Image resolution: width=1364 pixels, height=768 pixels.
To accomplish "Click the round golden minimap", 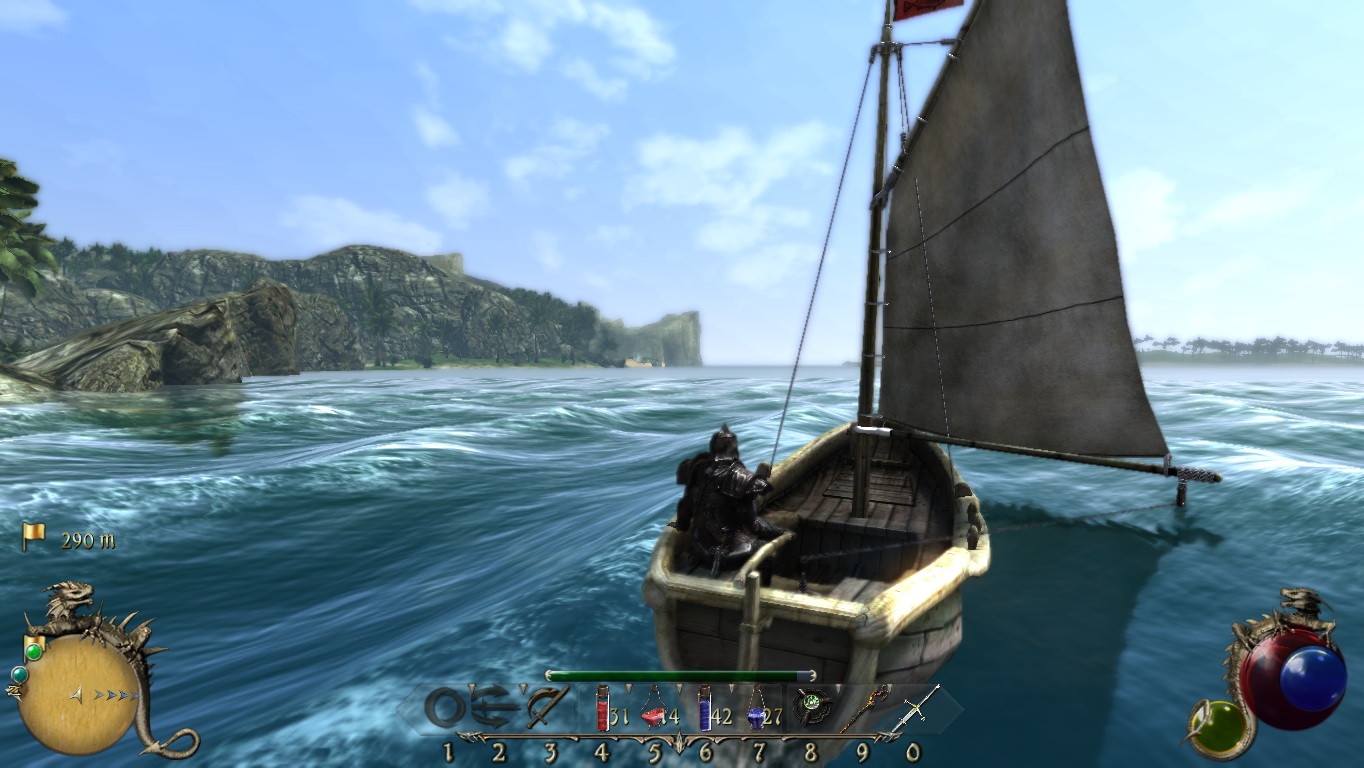I will [78, 695].
